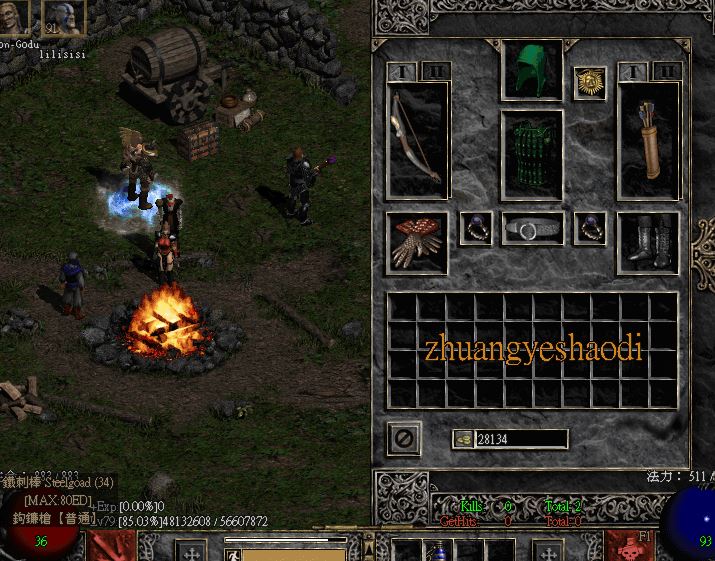Select the equipped boots slot
This screenshot has width=715, height=561.
pyautogui.click(x=646, y=242)
